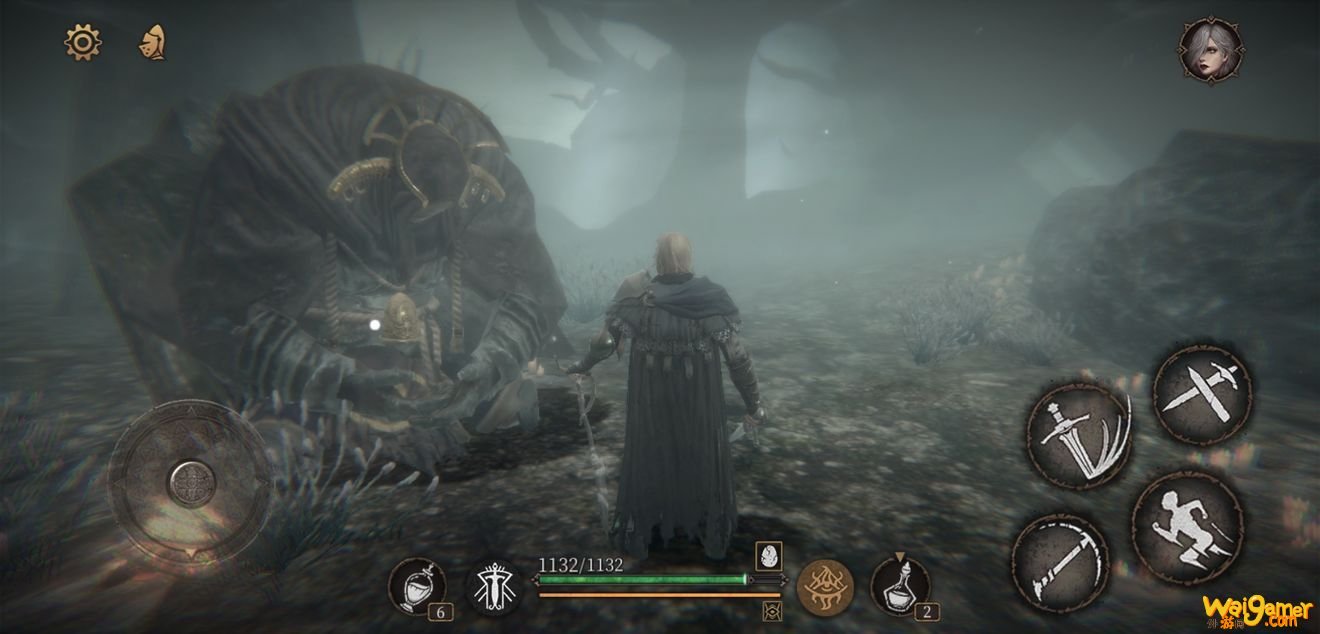Tap the virtual movement joystick
The height and width of the screenshot is (634, 1320).
coord(189,483)
